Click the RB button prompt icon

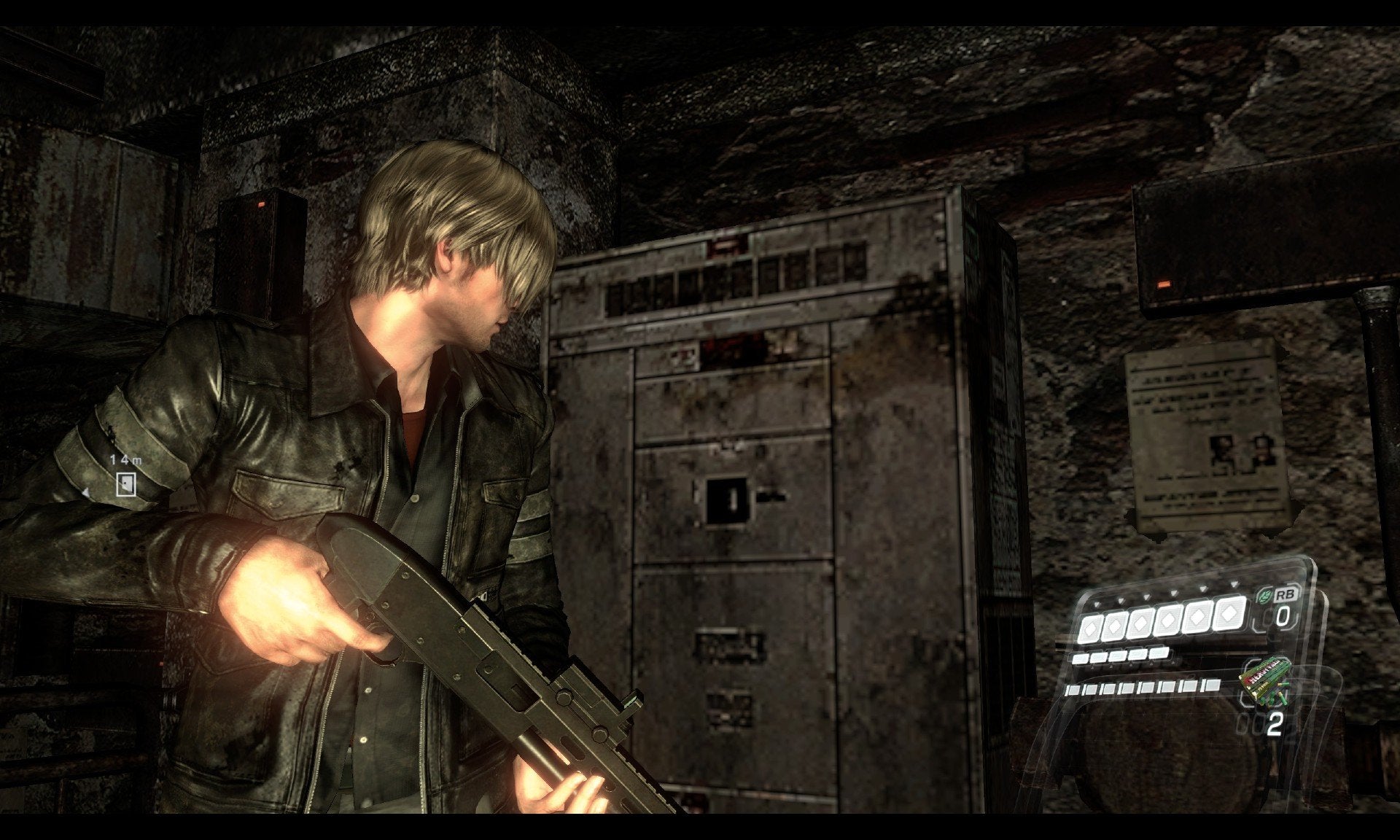1286,596
